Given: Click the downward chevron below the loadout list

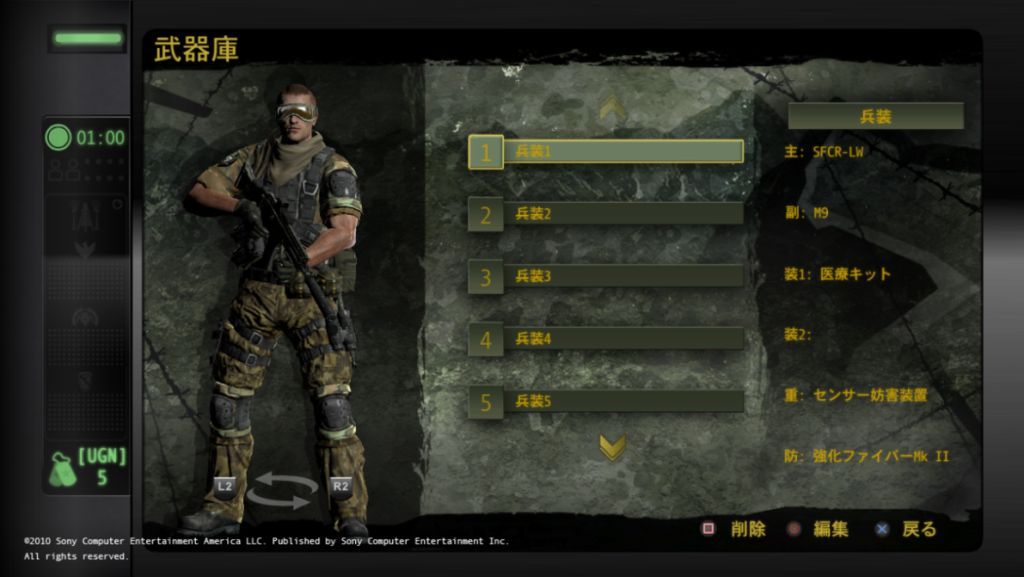Looking at the screenshot, I should (612, 447).
